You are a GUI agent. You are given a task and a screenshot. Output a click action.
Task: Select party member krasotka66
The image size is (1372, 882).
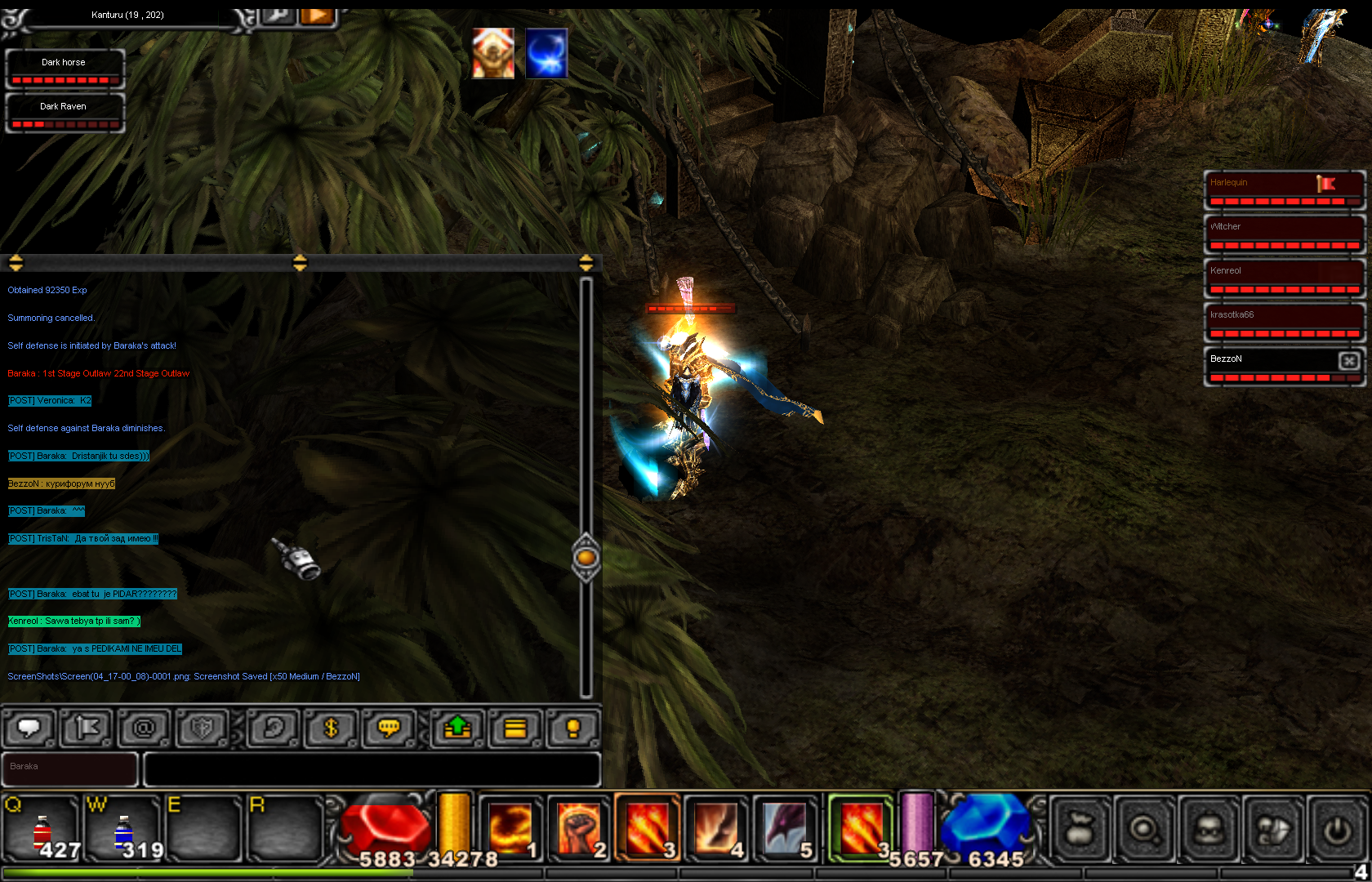point(1284,322)
